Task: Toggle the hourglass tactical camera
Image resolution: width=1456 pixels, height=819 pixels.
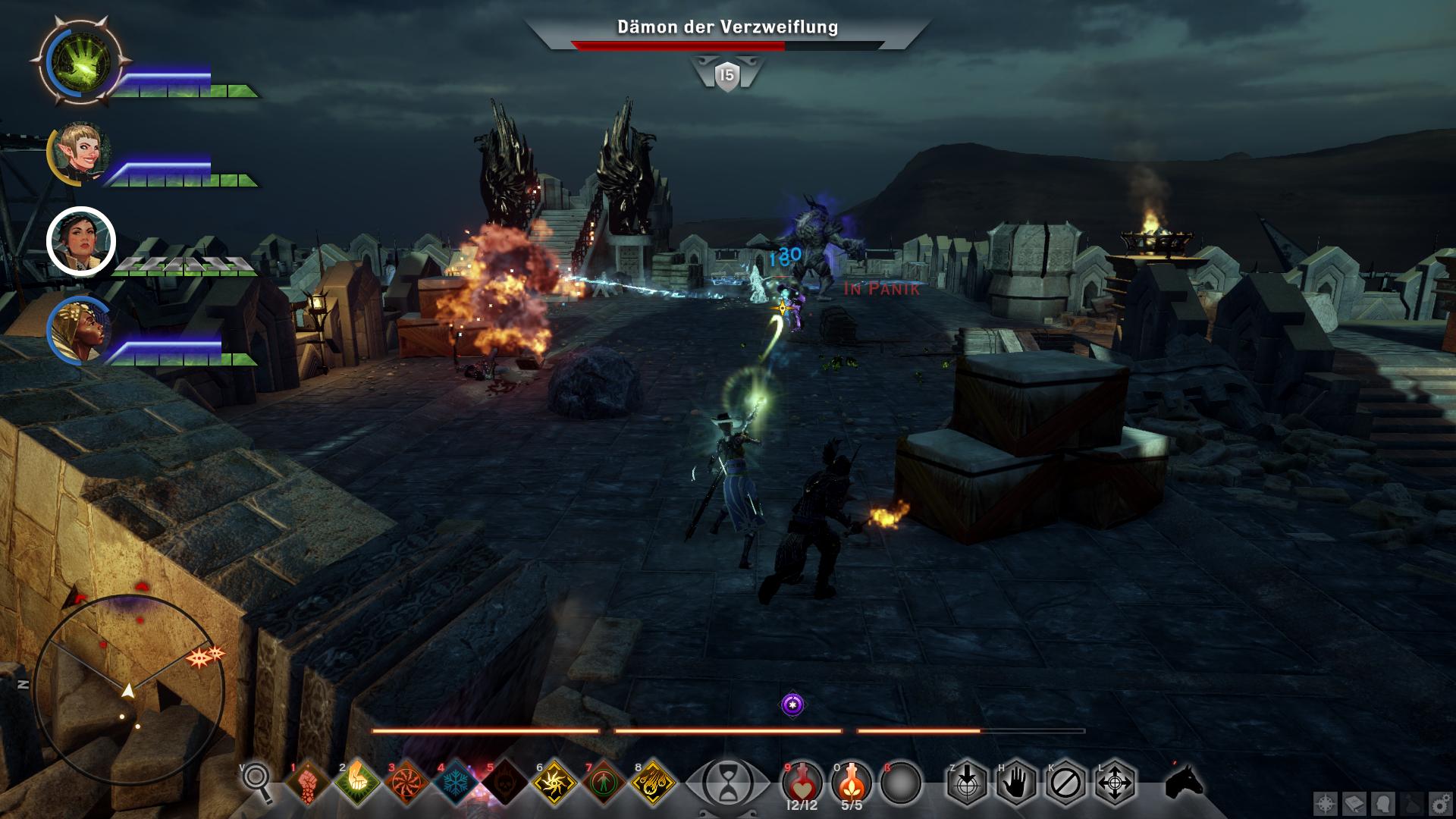Action: coord(728,782)
